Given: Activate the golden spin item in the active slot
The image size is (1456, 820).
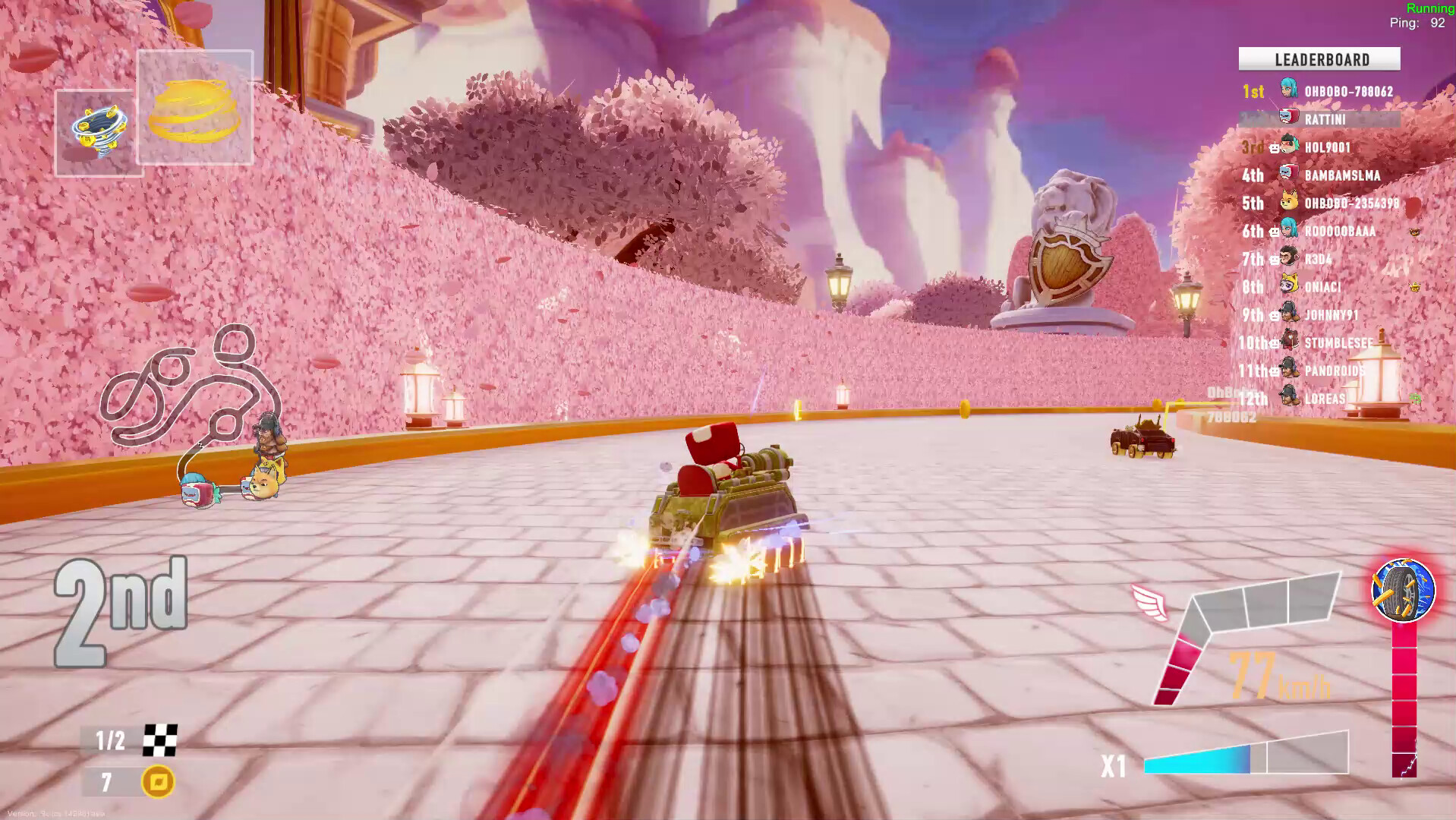Looking at the screenshot, I should 194,110.
